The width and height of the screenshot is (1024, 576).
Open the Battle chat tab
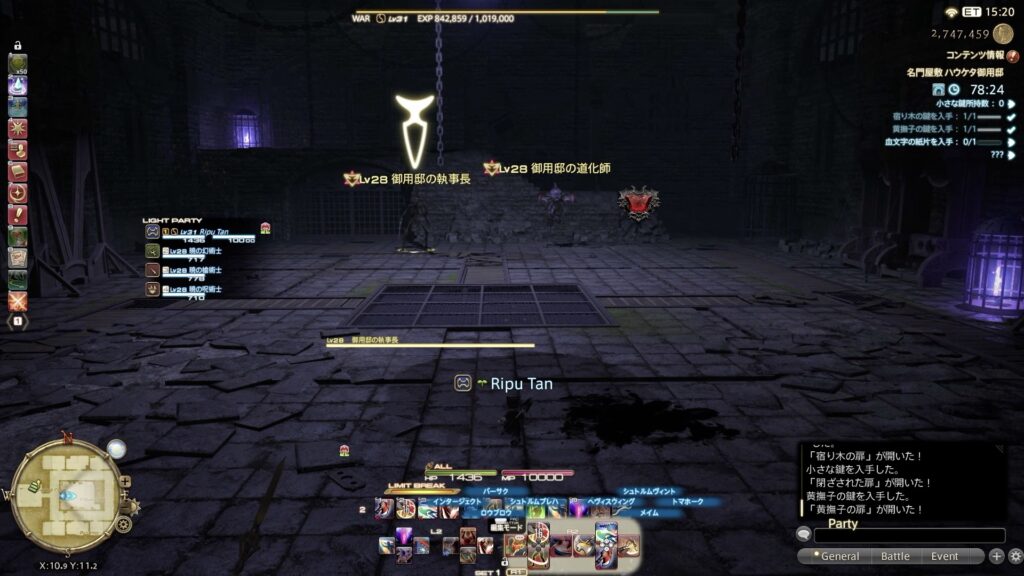tap(895, 556)
